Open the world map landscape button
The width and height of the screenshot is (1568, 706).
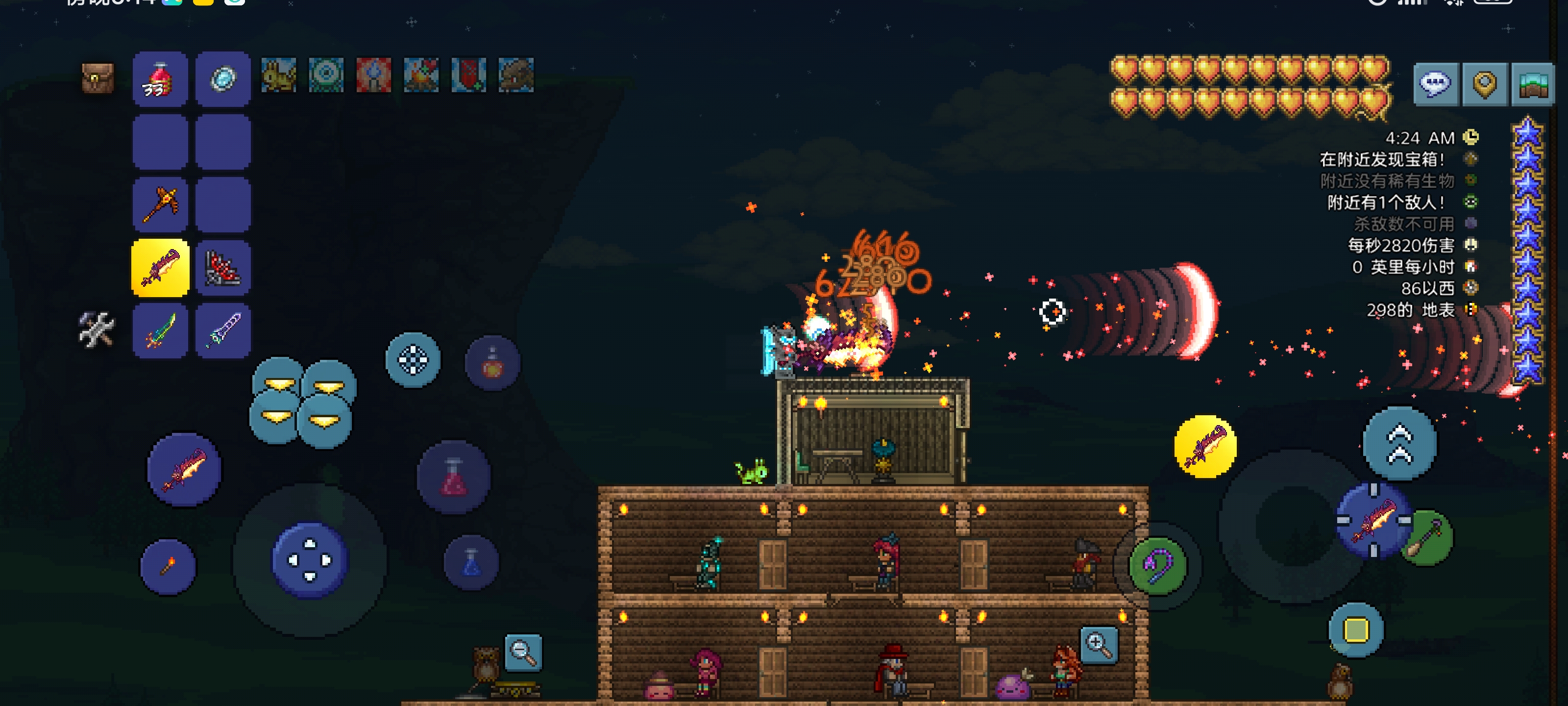click(x=1533, y=83)
